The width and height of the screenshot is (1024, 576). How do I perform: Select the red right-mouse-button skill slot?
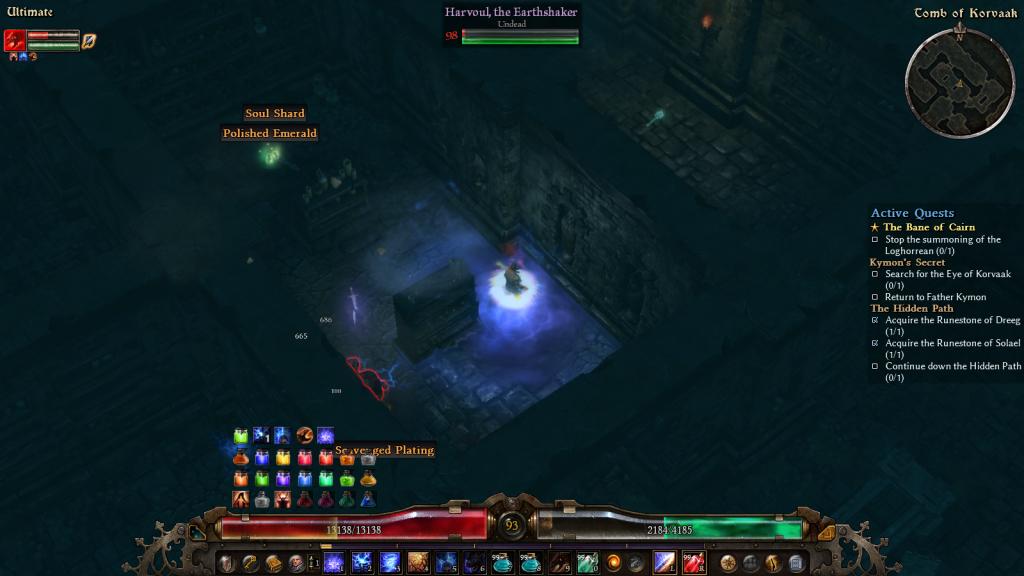pos(694,562)
